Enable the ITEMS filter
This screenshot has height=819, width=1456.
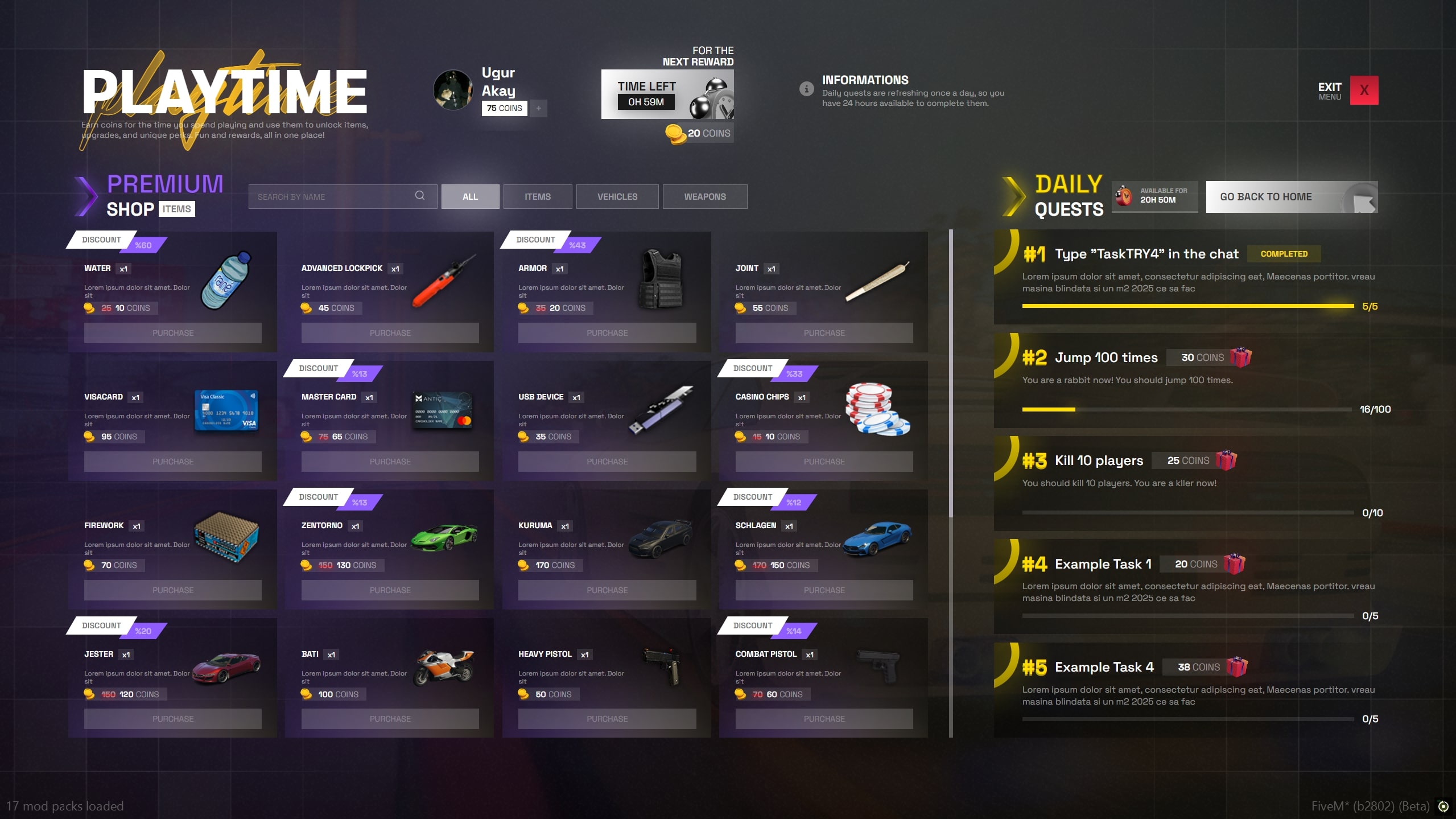pyautogui.click(x=537, y=196)
